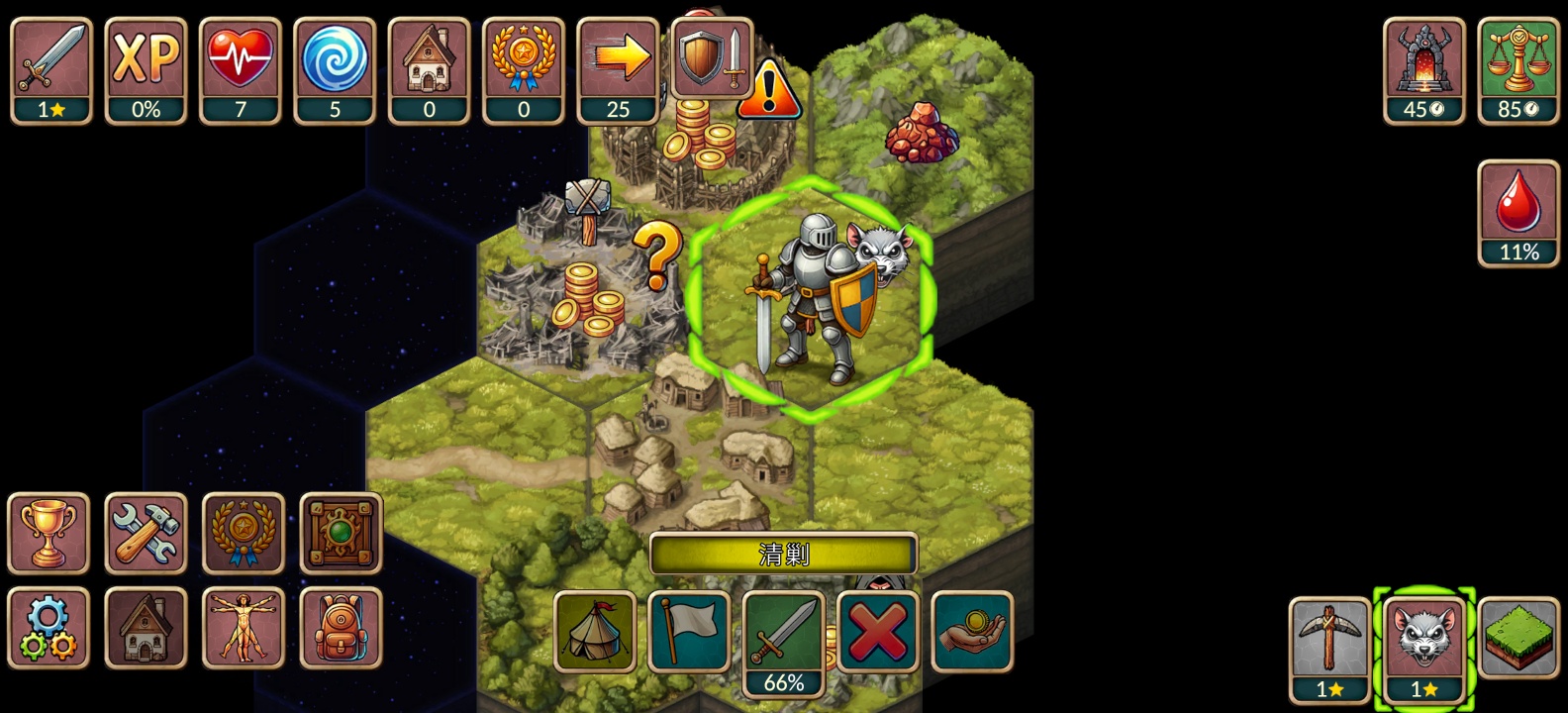
Task: Click the shield and sword combat icon
Action: click(713, 57)
